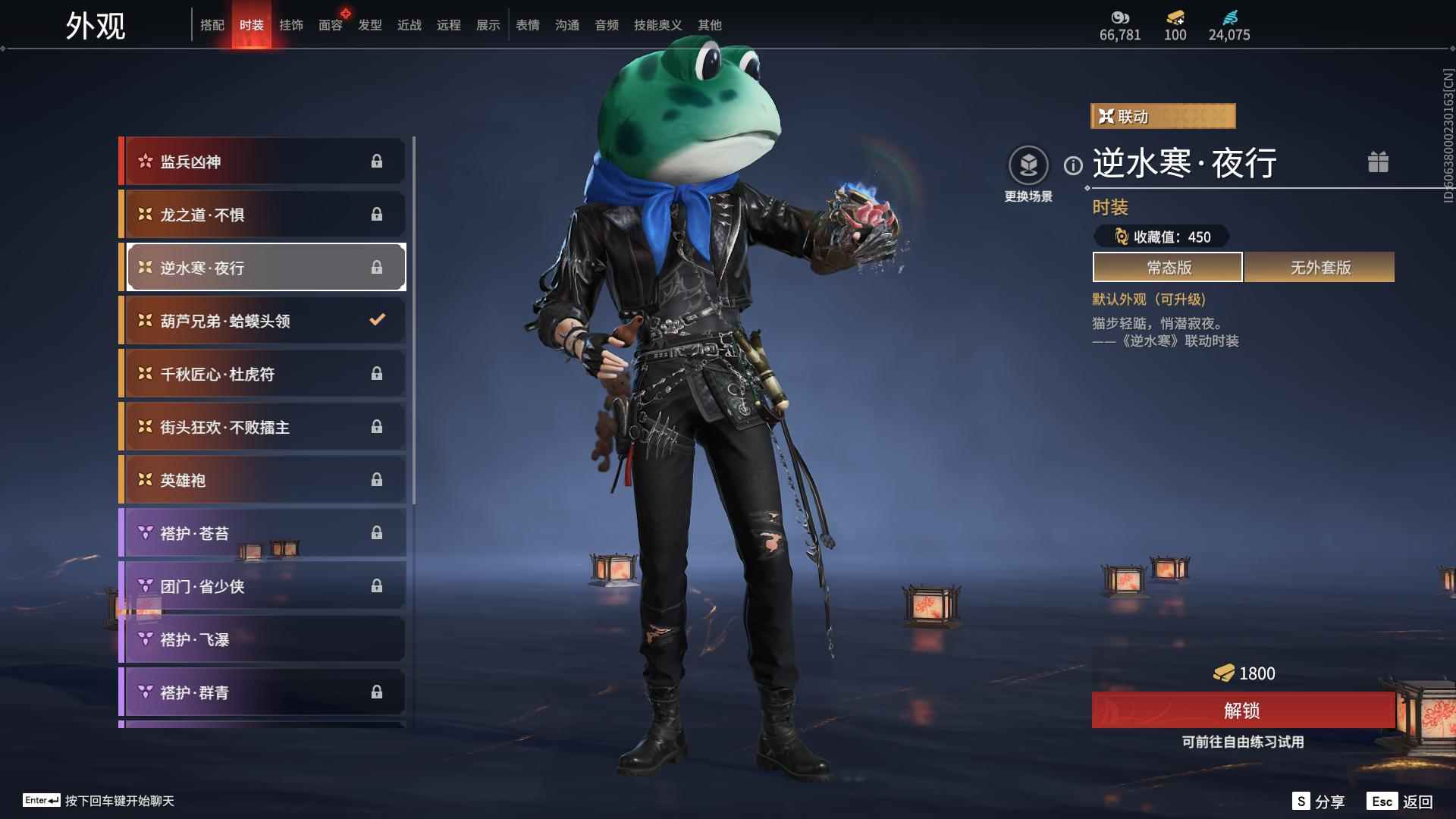
Task: Click the gift box icon
Action: click(x=1378, y=162)
